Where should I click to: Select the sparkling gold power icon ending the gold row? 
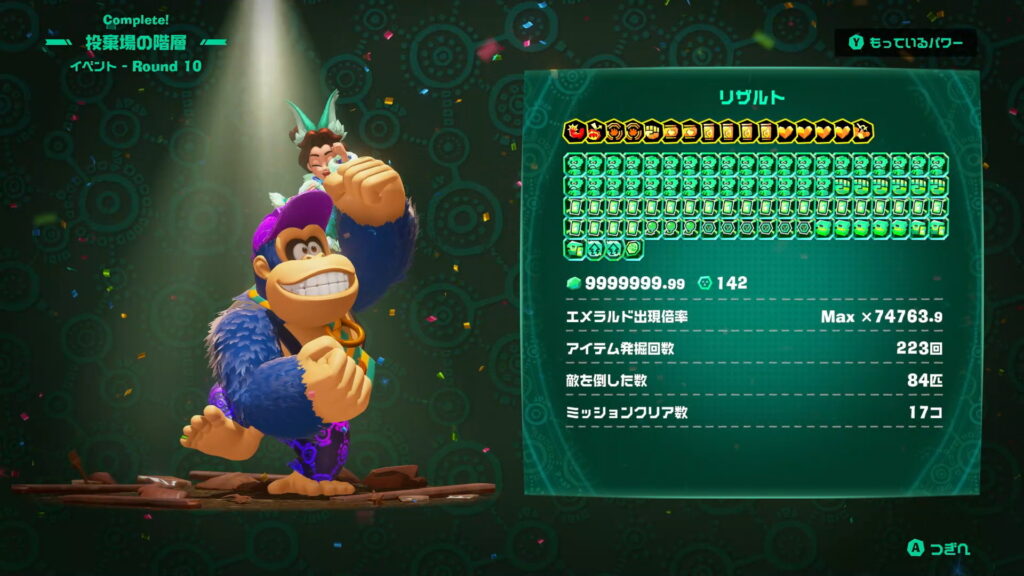pyautogui.click(x=864, y=132)
